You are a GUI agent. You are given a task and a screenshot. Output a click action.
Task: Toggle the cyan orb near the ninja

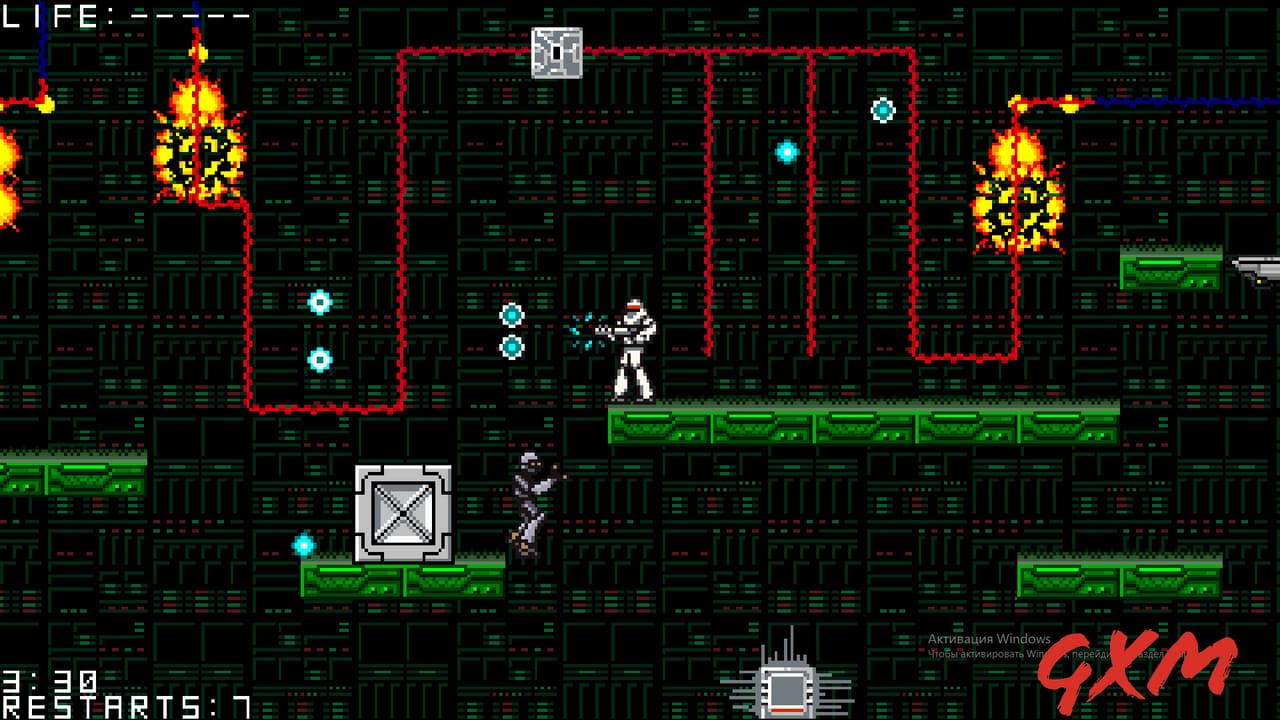pyautogui.click(x=302, y=546)
